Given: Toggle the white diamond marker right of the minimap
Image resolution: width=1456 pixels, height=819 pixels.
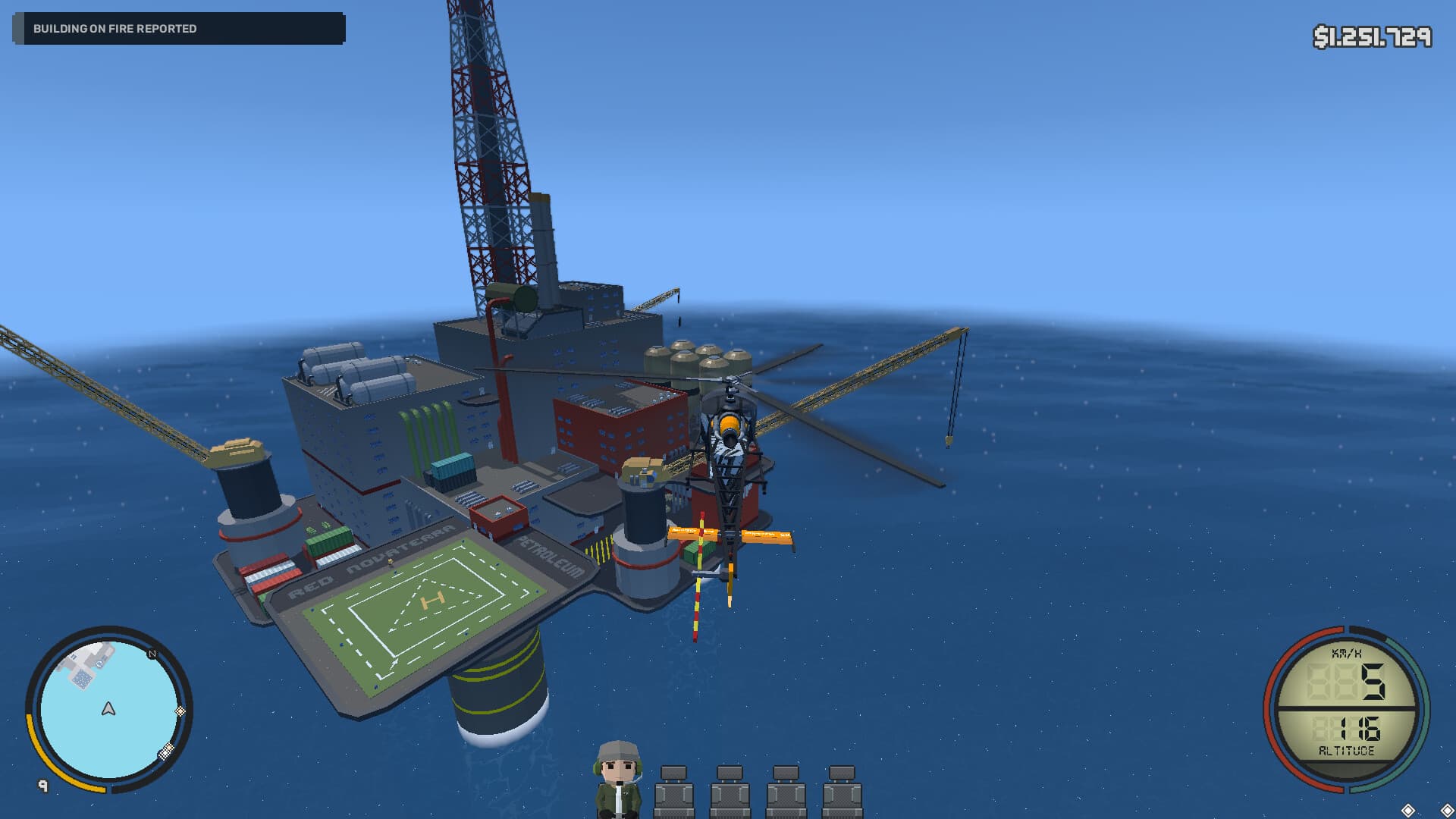Looking at the screenshot, I should click(180, 711).
